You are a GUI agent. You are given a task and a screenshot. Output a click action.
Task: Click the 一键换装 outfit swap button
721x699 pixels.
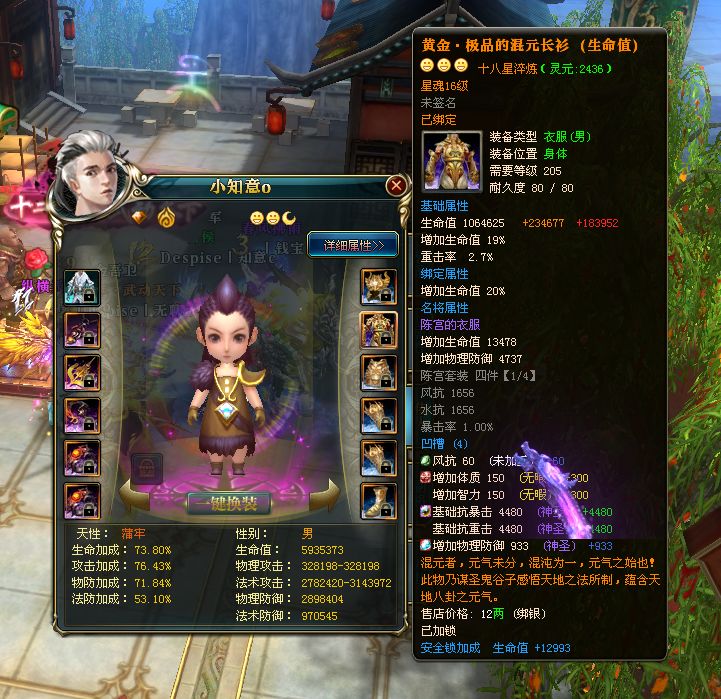click(x=227, y=503)
